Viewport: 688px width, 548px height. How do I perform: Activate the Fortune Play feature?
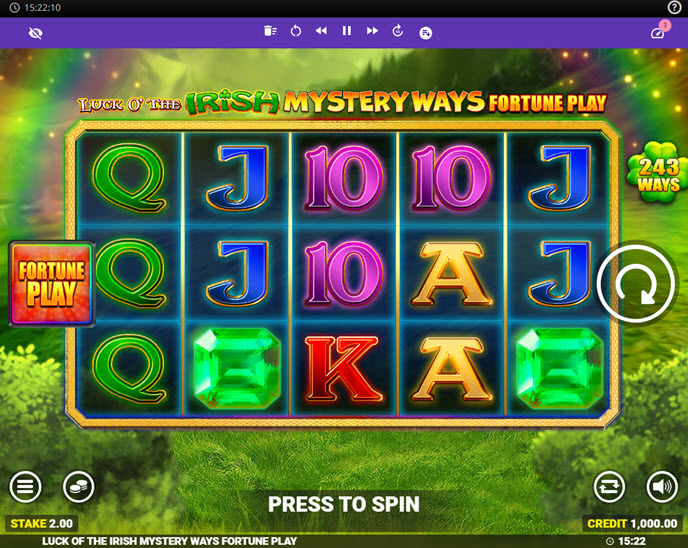click(x=52, y=284)
